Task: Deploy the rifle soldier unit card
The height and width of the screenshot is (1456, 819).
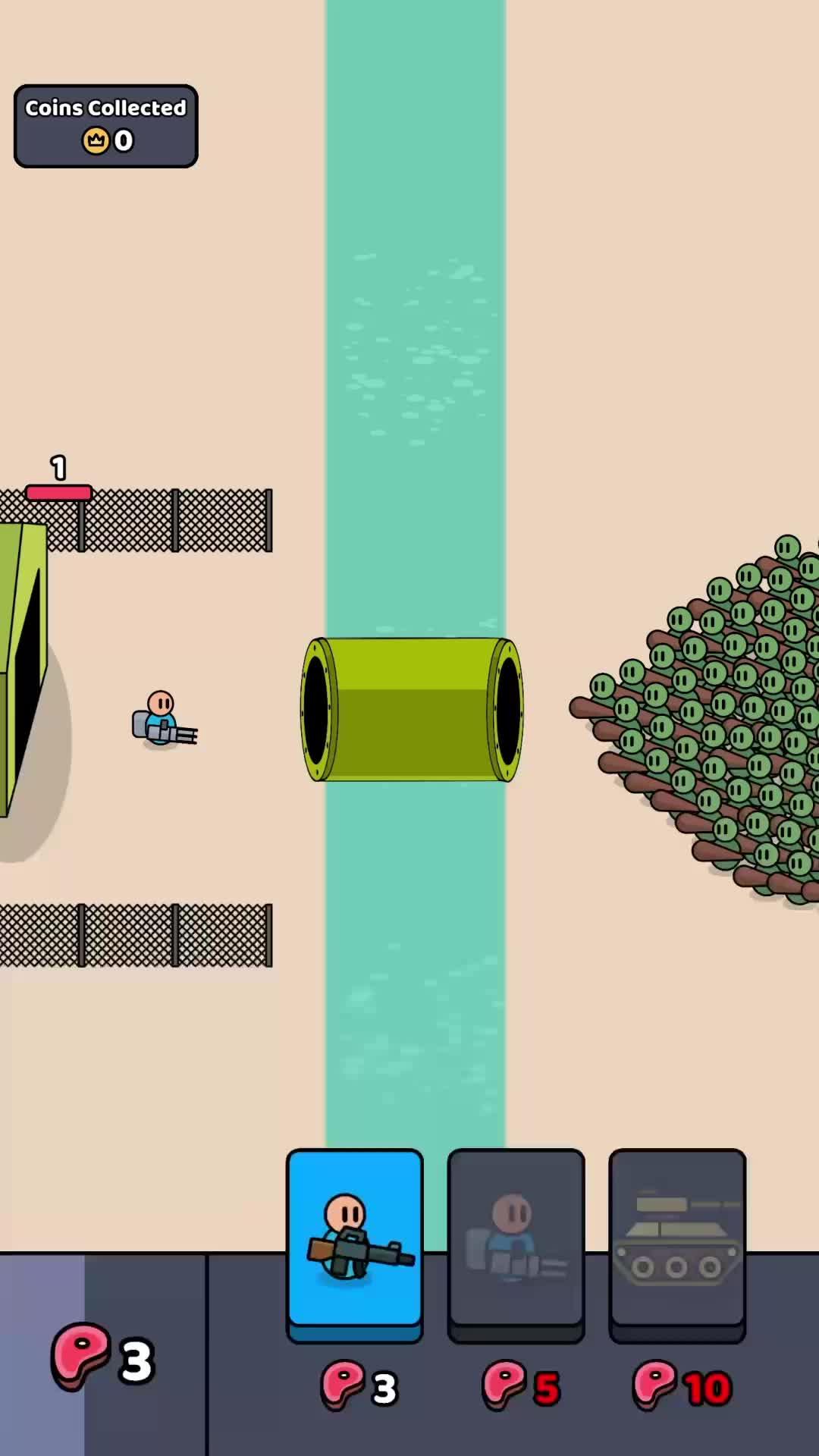Action: pos(354,1242)
